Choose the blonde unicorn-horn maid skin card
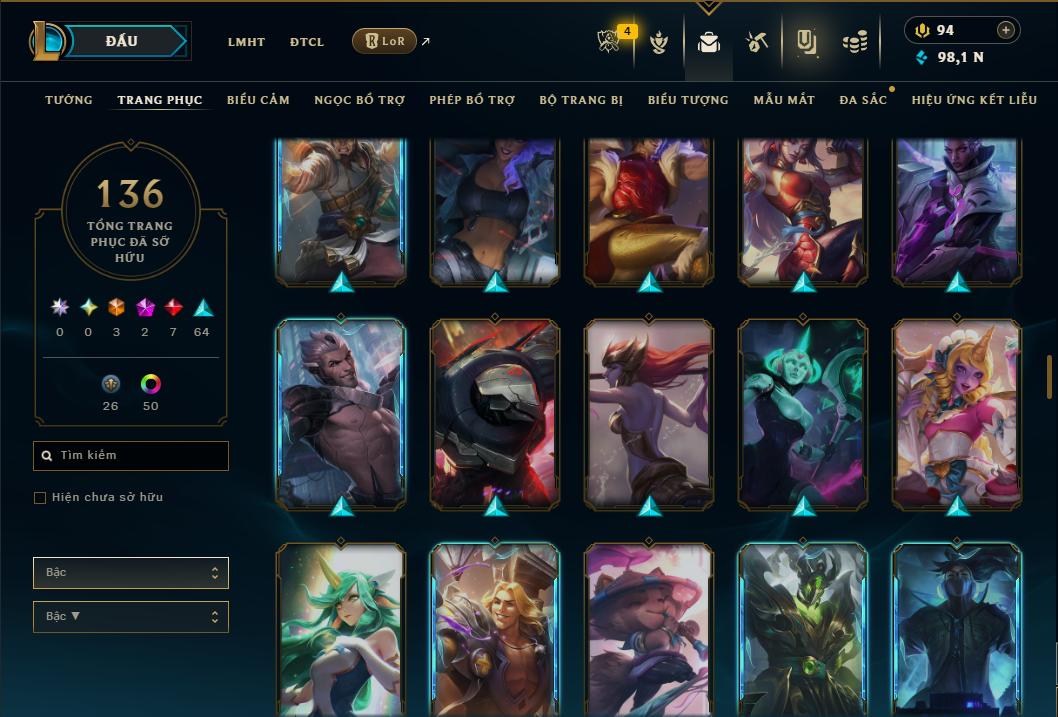Viewport: 1058px width, 717px height. click(x=957, y=413)
